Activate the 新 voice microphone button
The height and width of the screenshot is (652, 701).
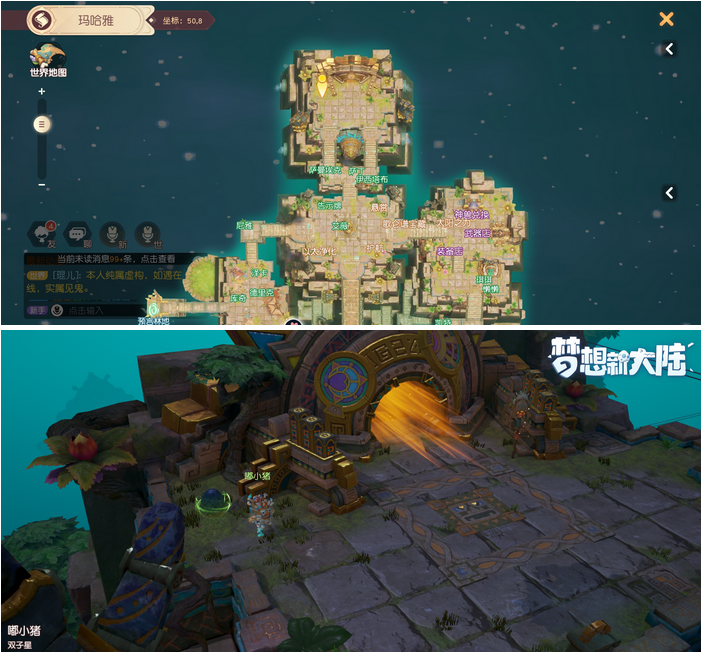(x=112, y=234)
